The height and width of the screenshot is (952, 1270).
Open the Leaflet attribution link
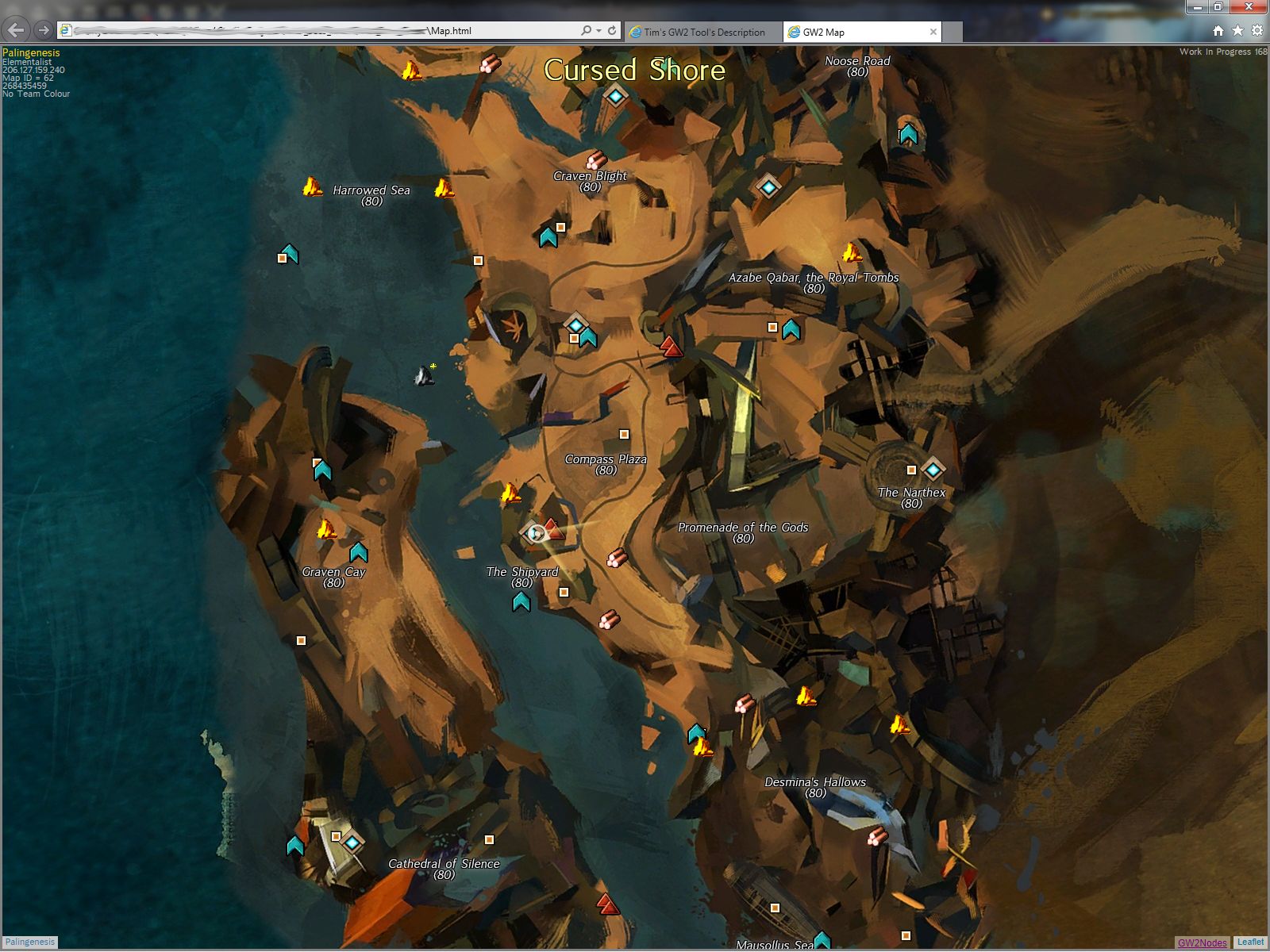coord(1250,942)
